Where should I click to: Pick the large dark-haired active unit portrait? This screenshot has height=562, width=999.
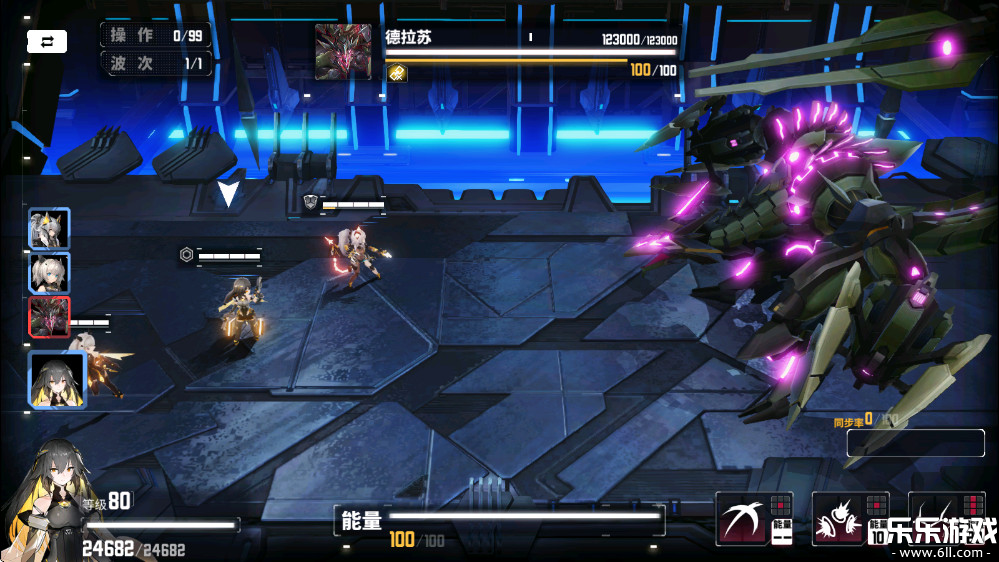tap(57, 379)
